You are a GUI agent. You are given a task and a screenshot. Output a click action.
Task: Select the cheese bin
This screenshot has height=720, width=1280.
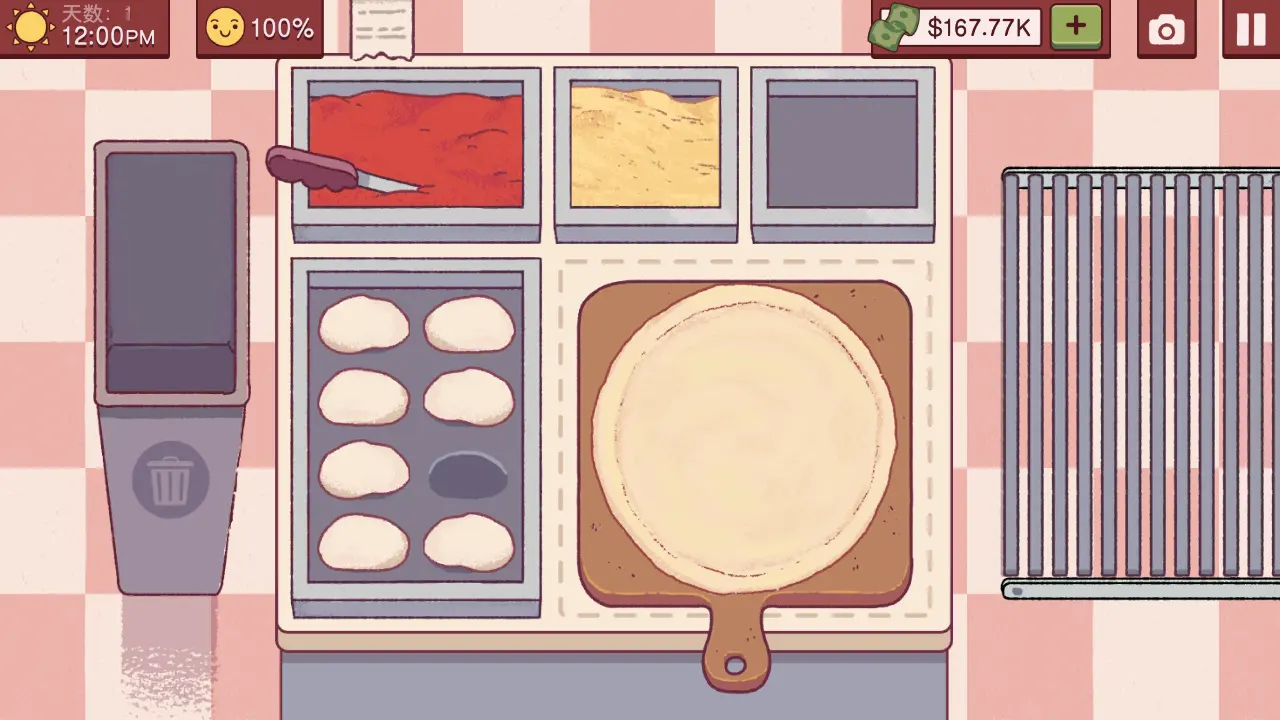(x=645, y=147)
